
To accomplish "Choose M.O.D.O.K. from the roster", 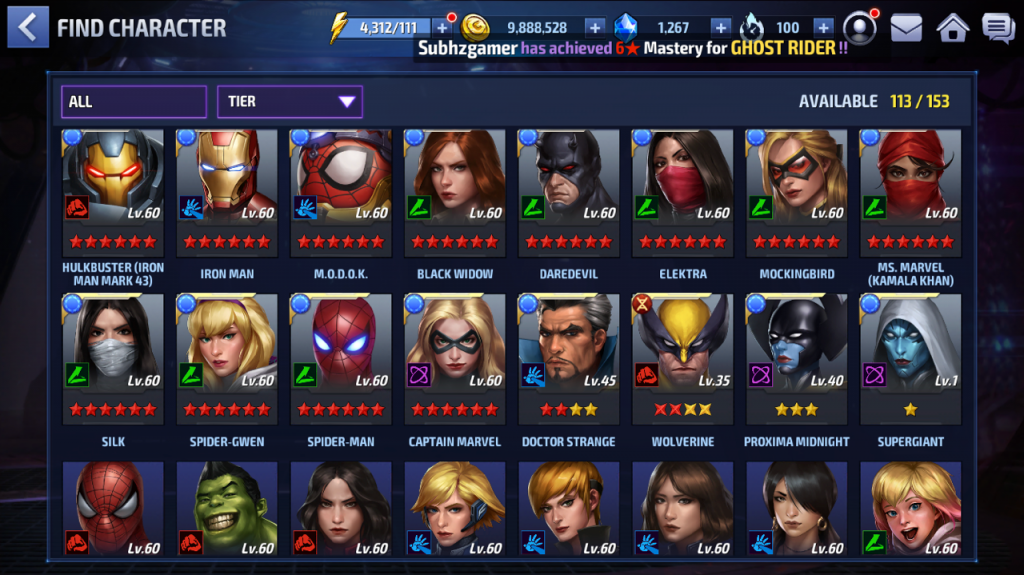I will click(x=341, y=190).
